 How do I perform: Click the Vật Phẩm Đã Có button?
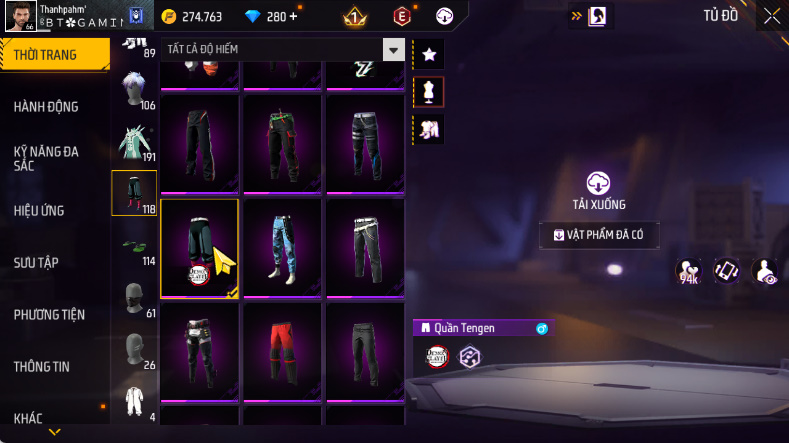[x=599, y=235]
